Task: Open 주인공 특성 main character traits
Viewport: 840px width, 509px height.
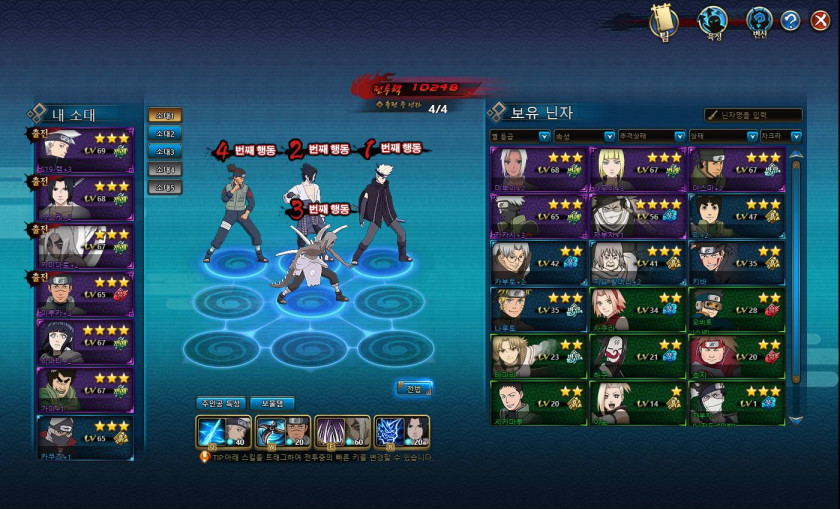Action: pyautogui.click(x=219, y=404)
